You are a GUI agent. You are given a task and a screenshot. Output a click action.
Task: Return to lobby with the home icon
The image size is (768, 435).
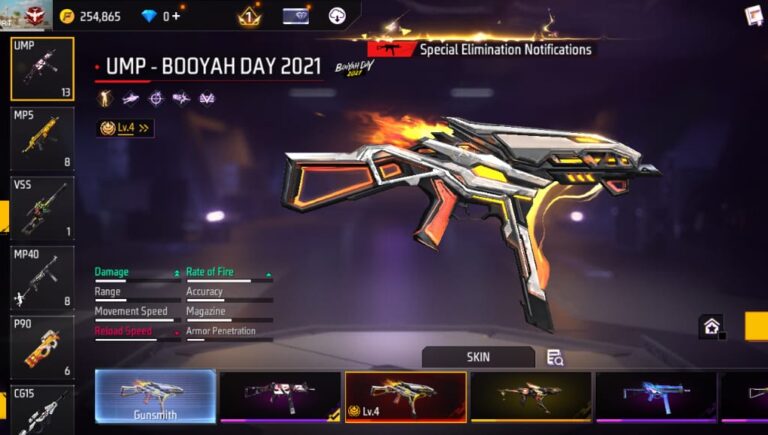coord(711,326)
